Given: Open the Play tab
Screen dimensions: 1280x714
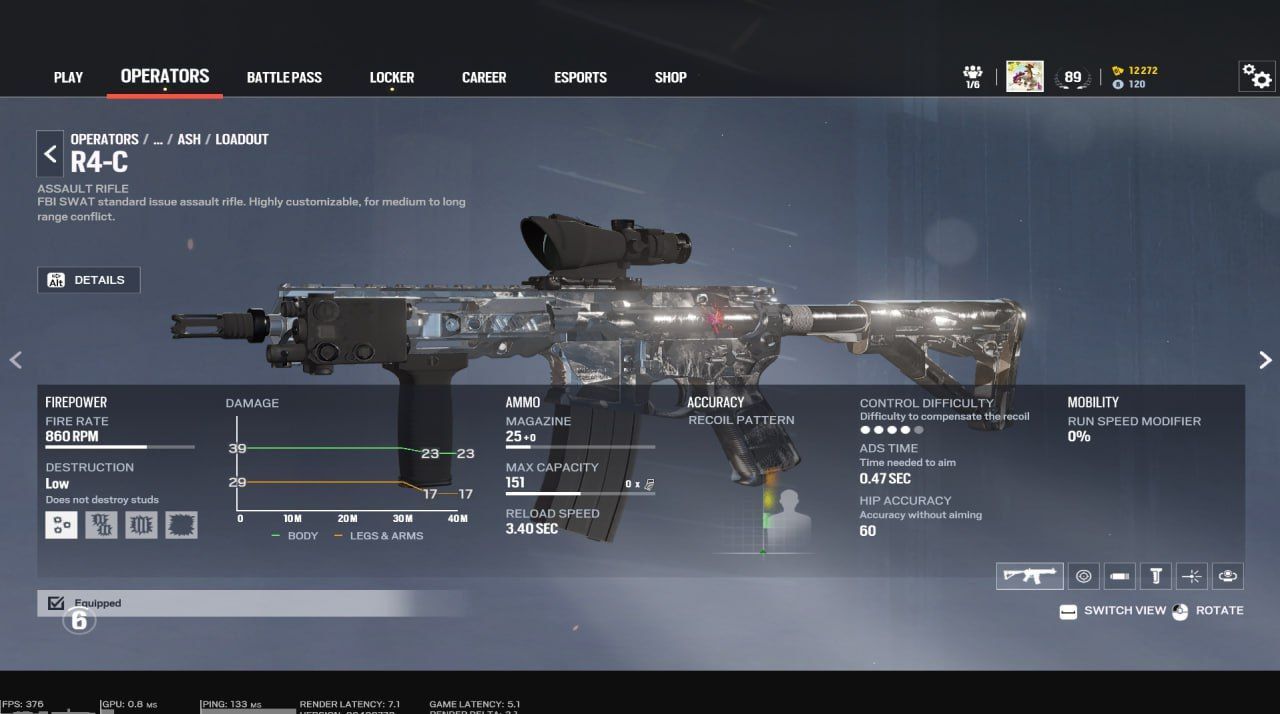Looking at the screenshot, I should [68, 77].
